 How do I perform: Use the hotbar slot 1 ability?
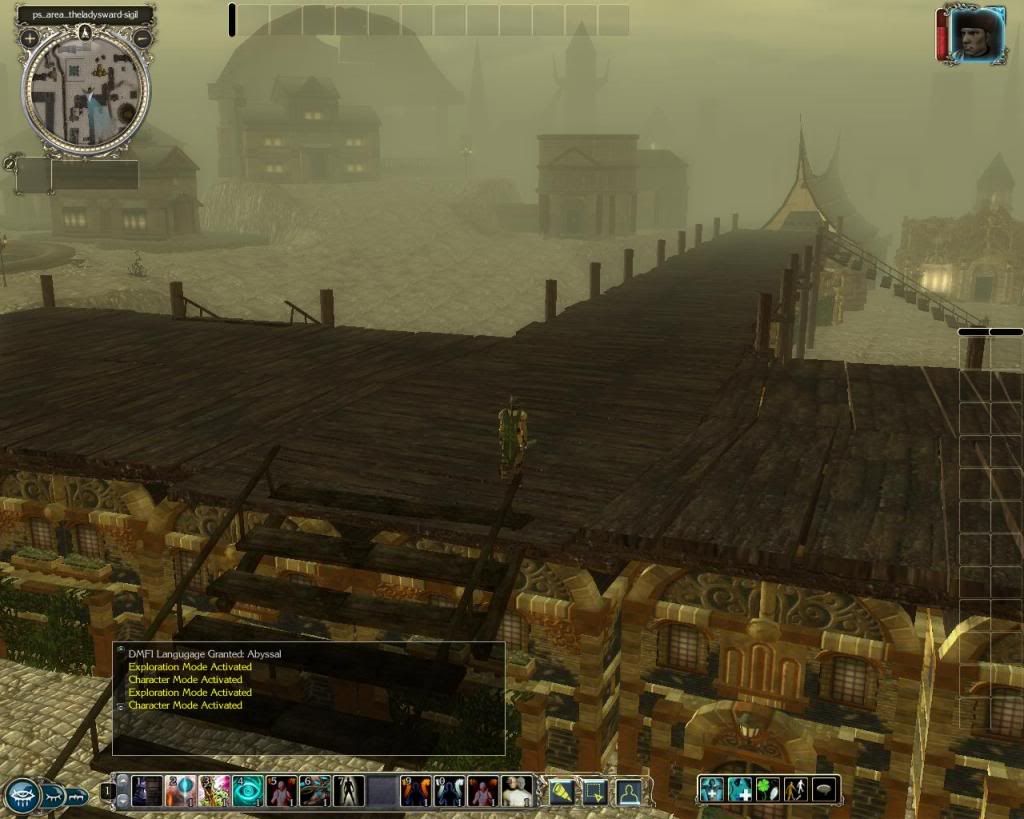[148, 791]
